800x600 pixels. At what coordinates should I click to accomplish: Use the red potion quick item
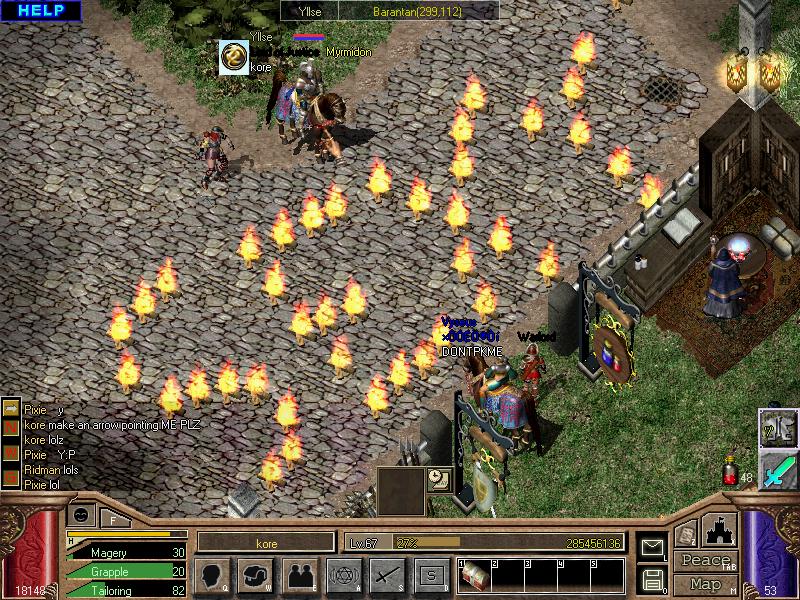tap(731, 472)
